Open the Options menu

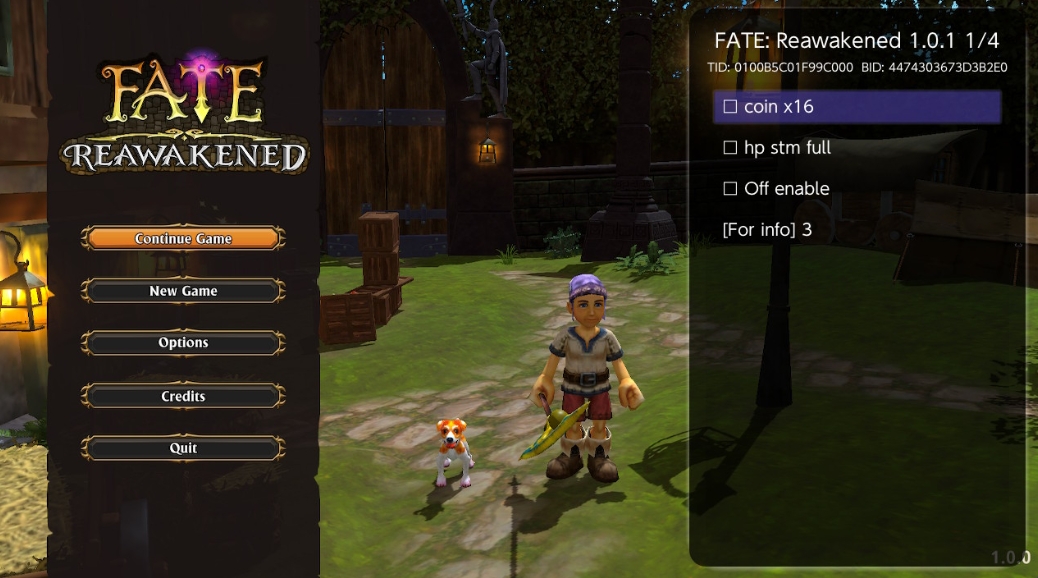tap(183, 343)
